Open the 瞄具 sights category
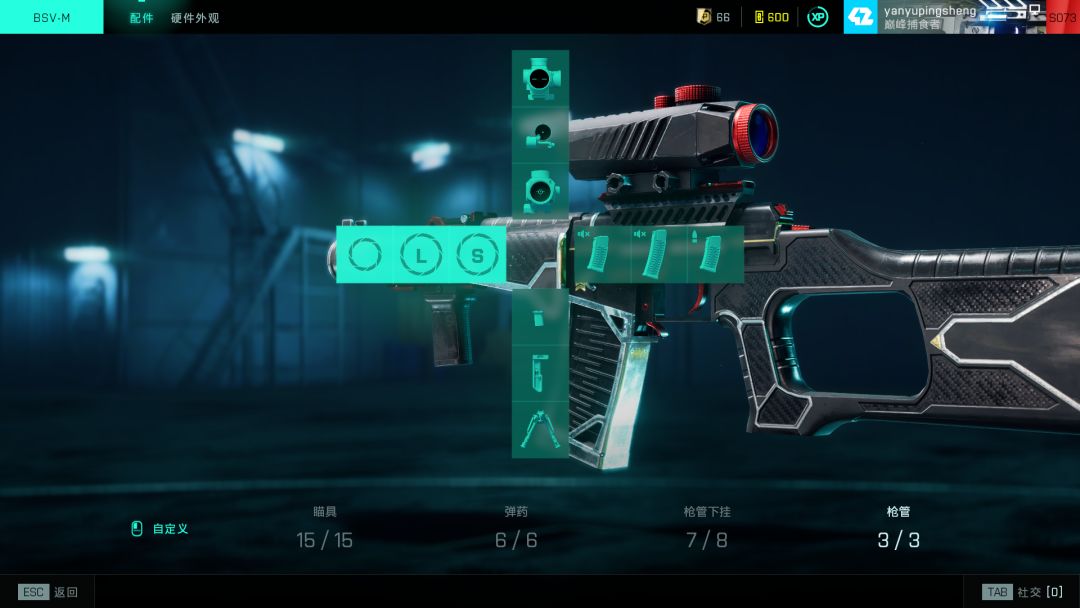This screenshot has height=608, width=1080. [x=324, y=528]
